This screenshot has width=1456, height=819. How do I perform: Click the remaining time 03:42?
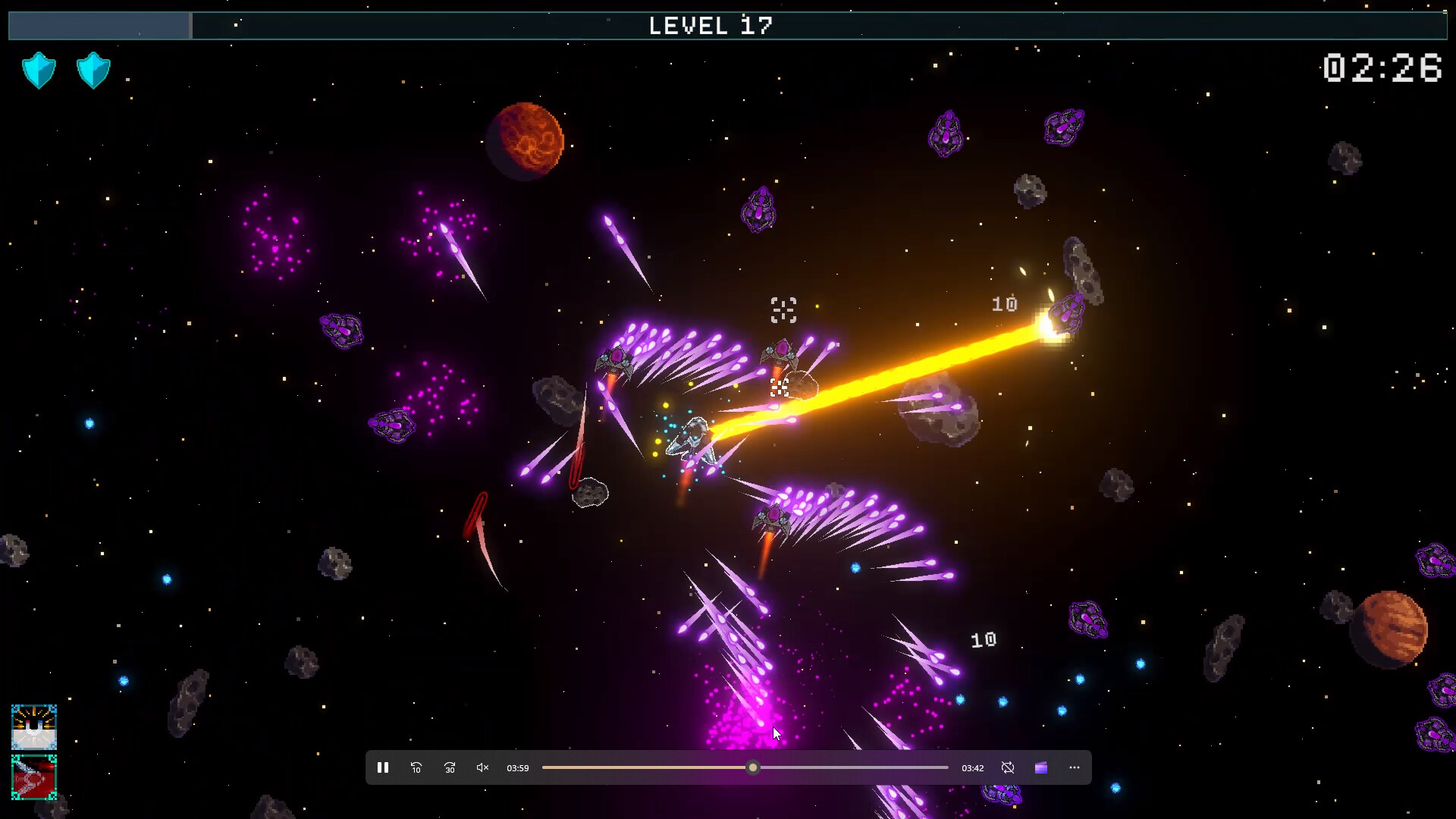click(x=971, y=767)
